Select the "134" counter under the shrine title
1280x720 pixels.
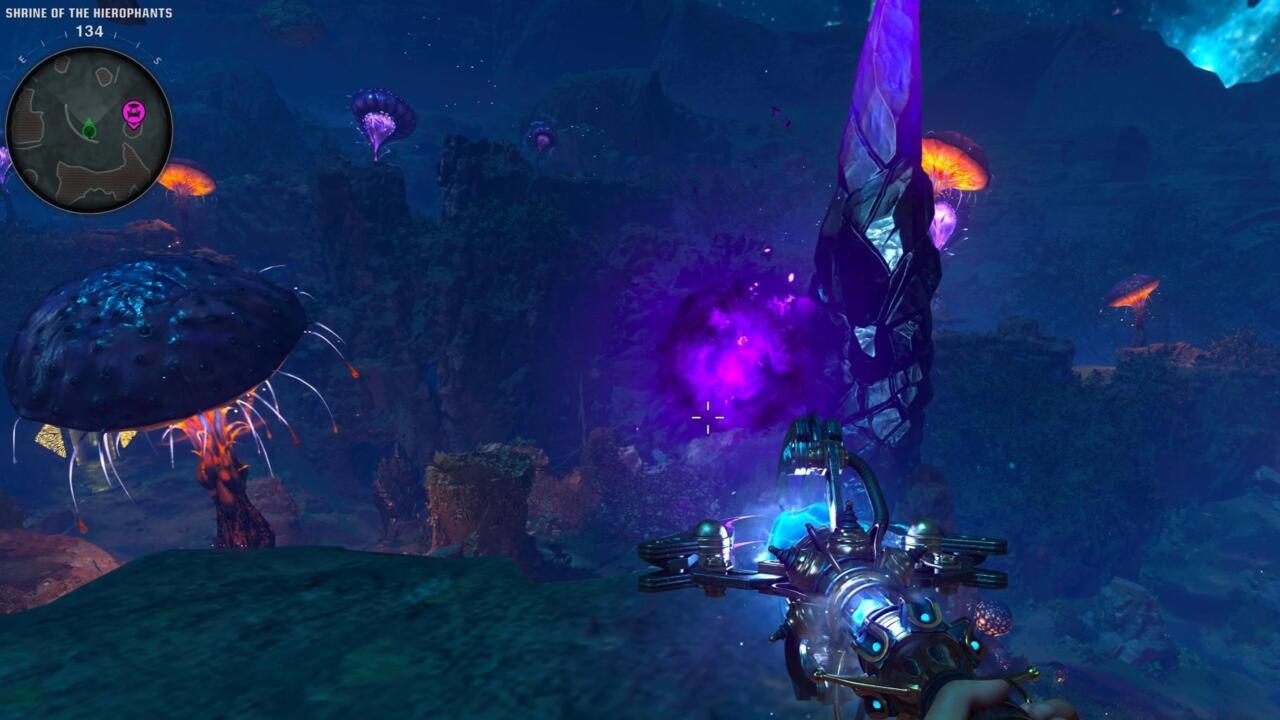pos(90,30)
